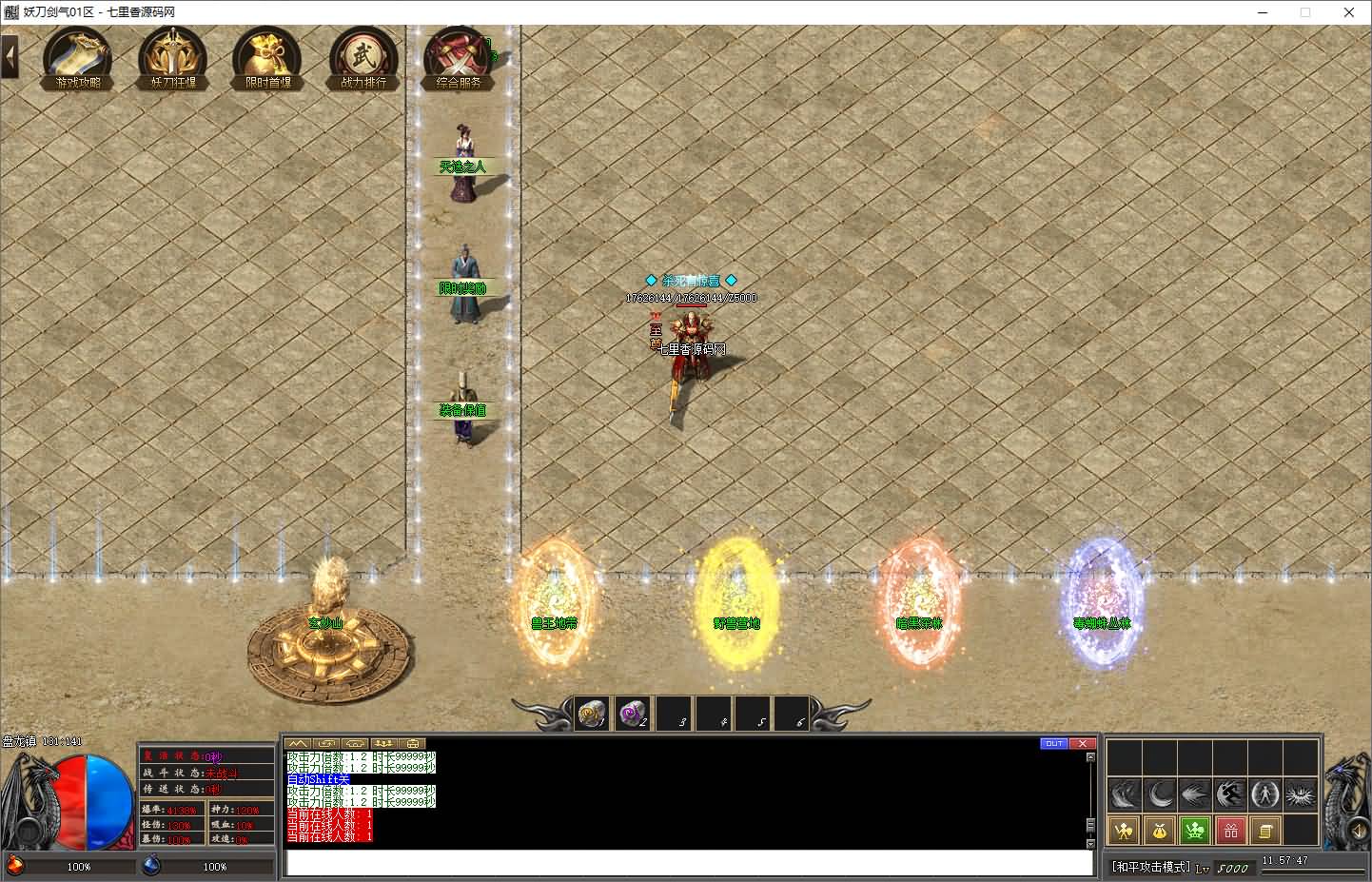
Task: Click the blue OUT button above chat
Action: point(1054,744)
